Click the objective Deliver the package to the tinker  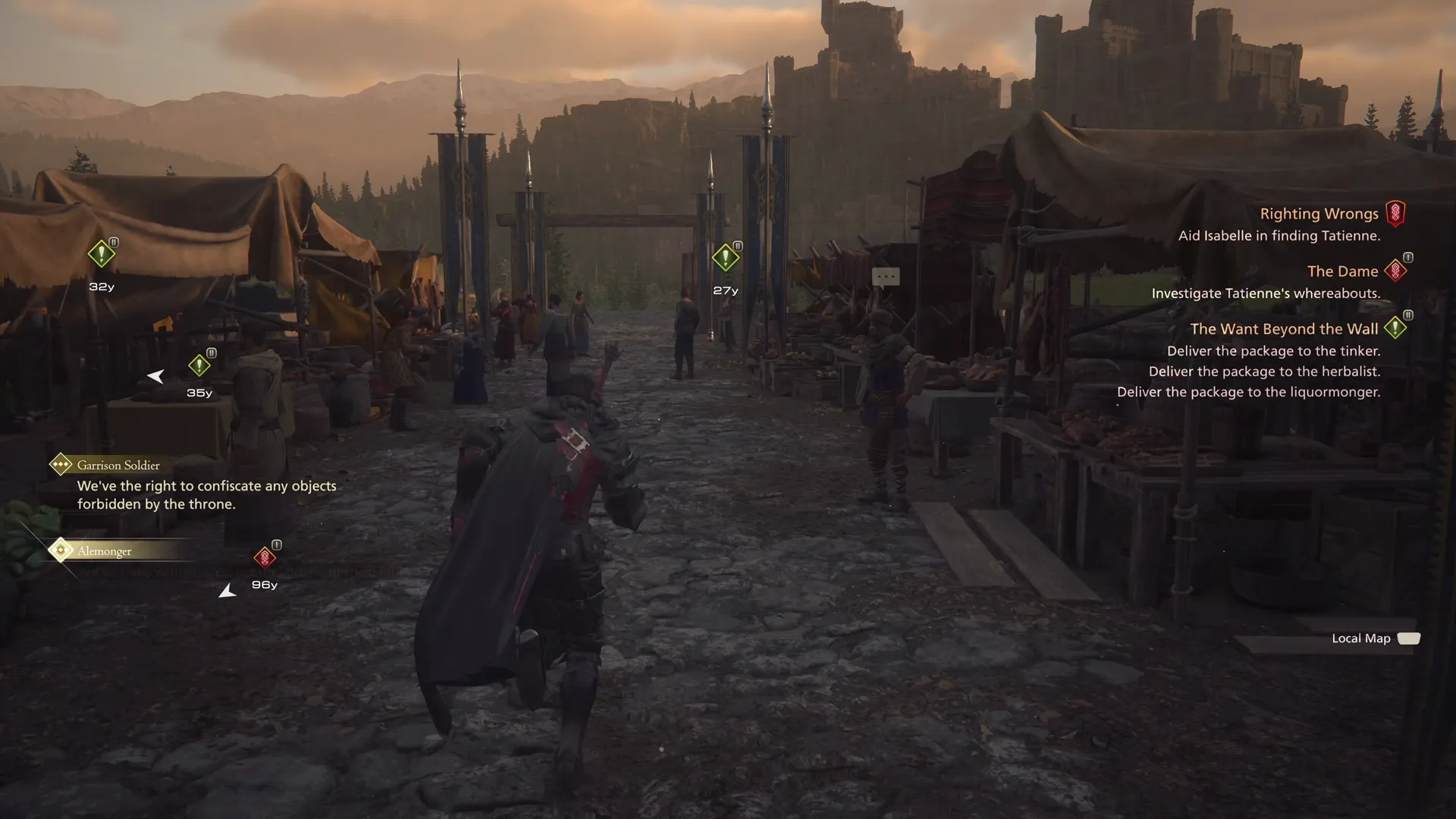pos(1275,350)
